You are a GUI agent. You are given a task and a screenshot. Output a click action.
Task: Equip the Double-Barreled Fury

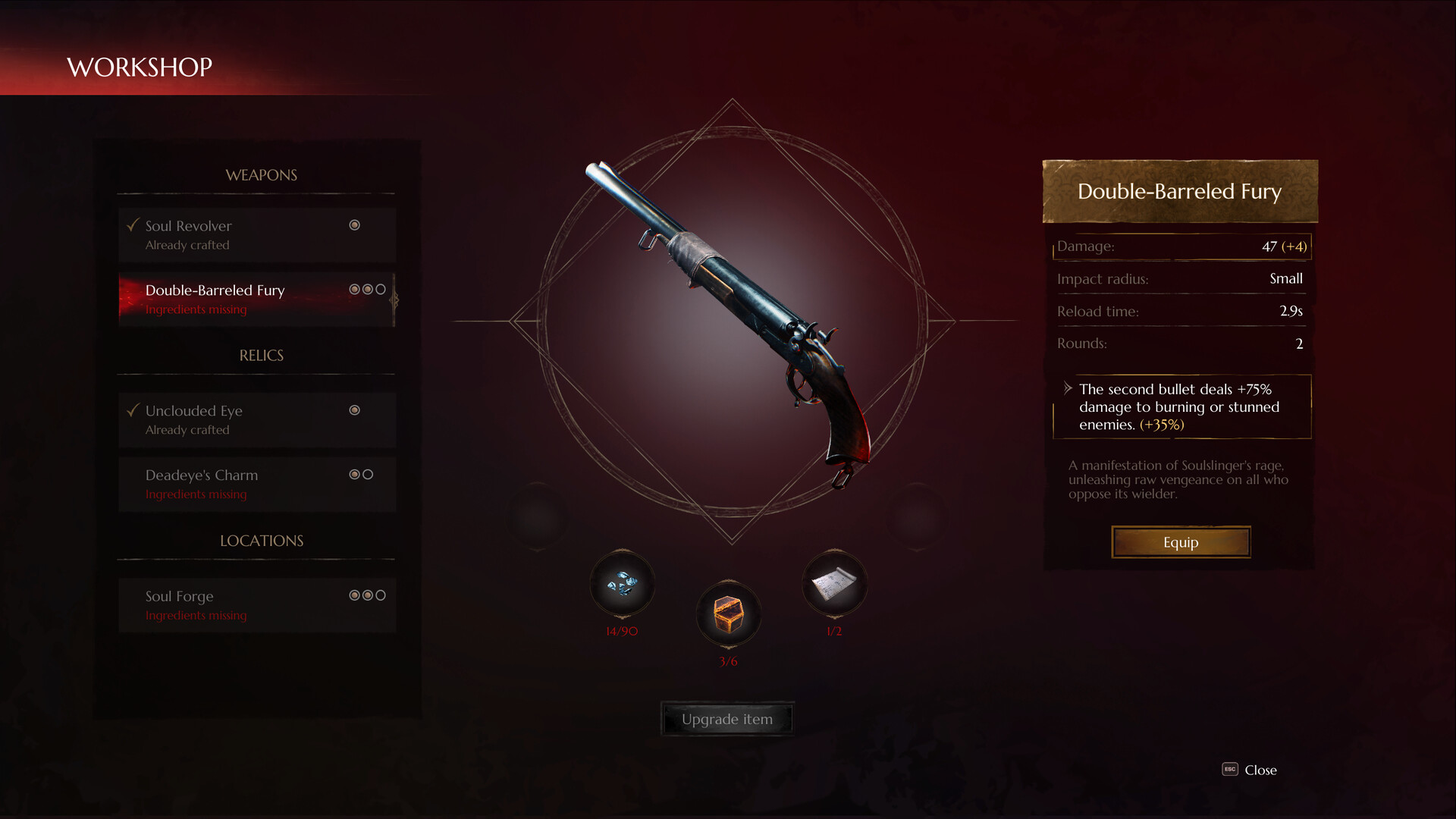click(1181, 541)
